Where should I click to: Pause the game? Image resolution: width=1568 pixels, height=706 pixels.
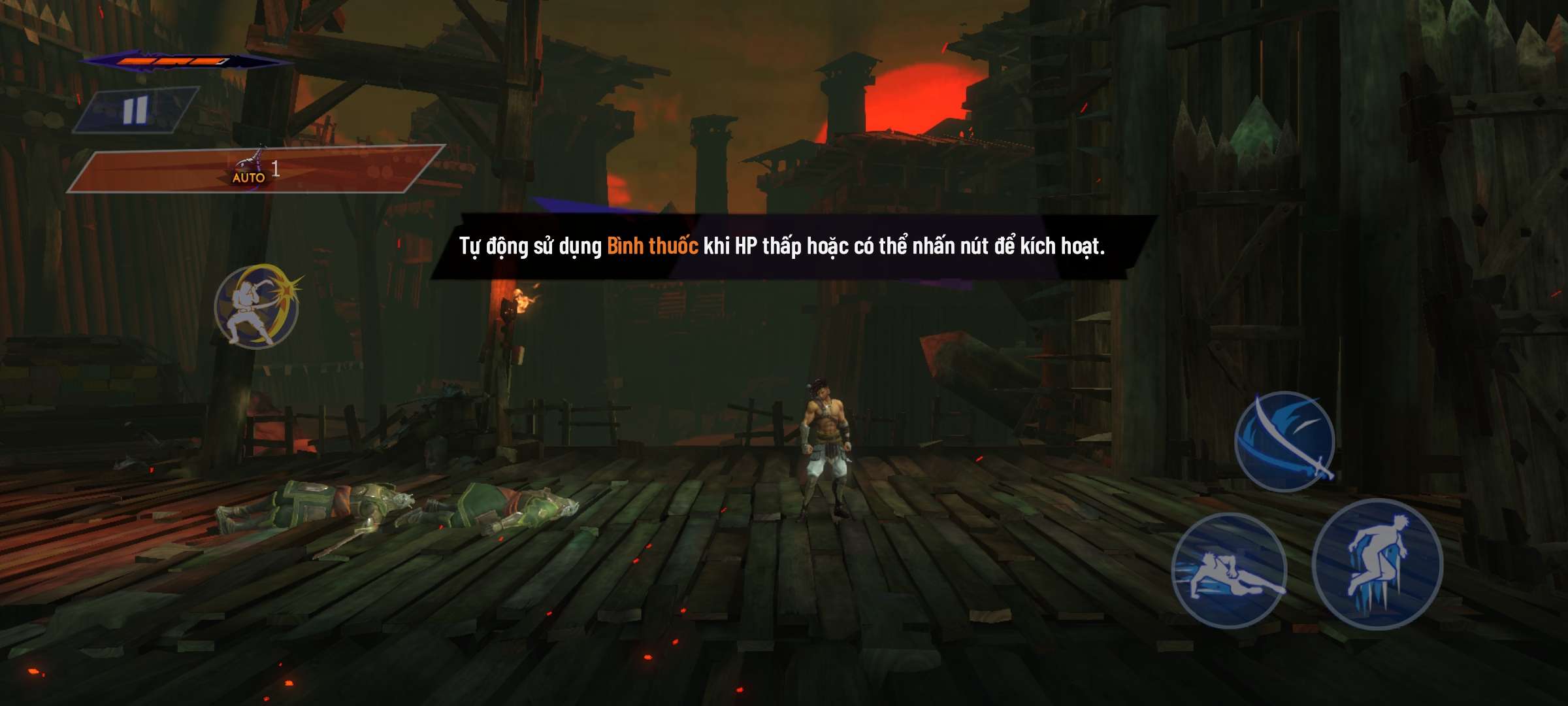pos(135,110)
